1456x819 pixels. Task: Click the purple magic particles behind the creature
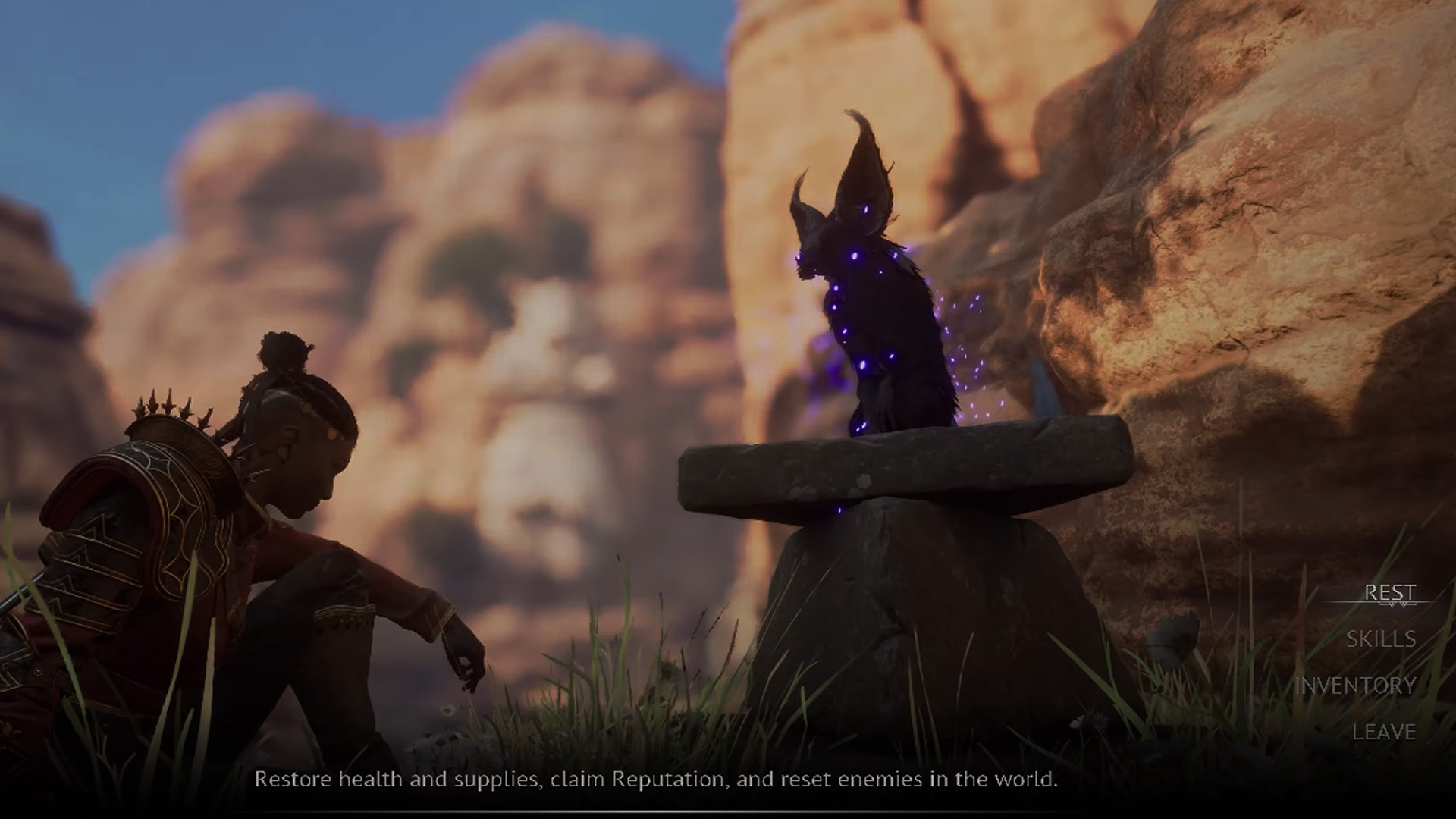[971, 349]
